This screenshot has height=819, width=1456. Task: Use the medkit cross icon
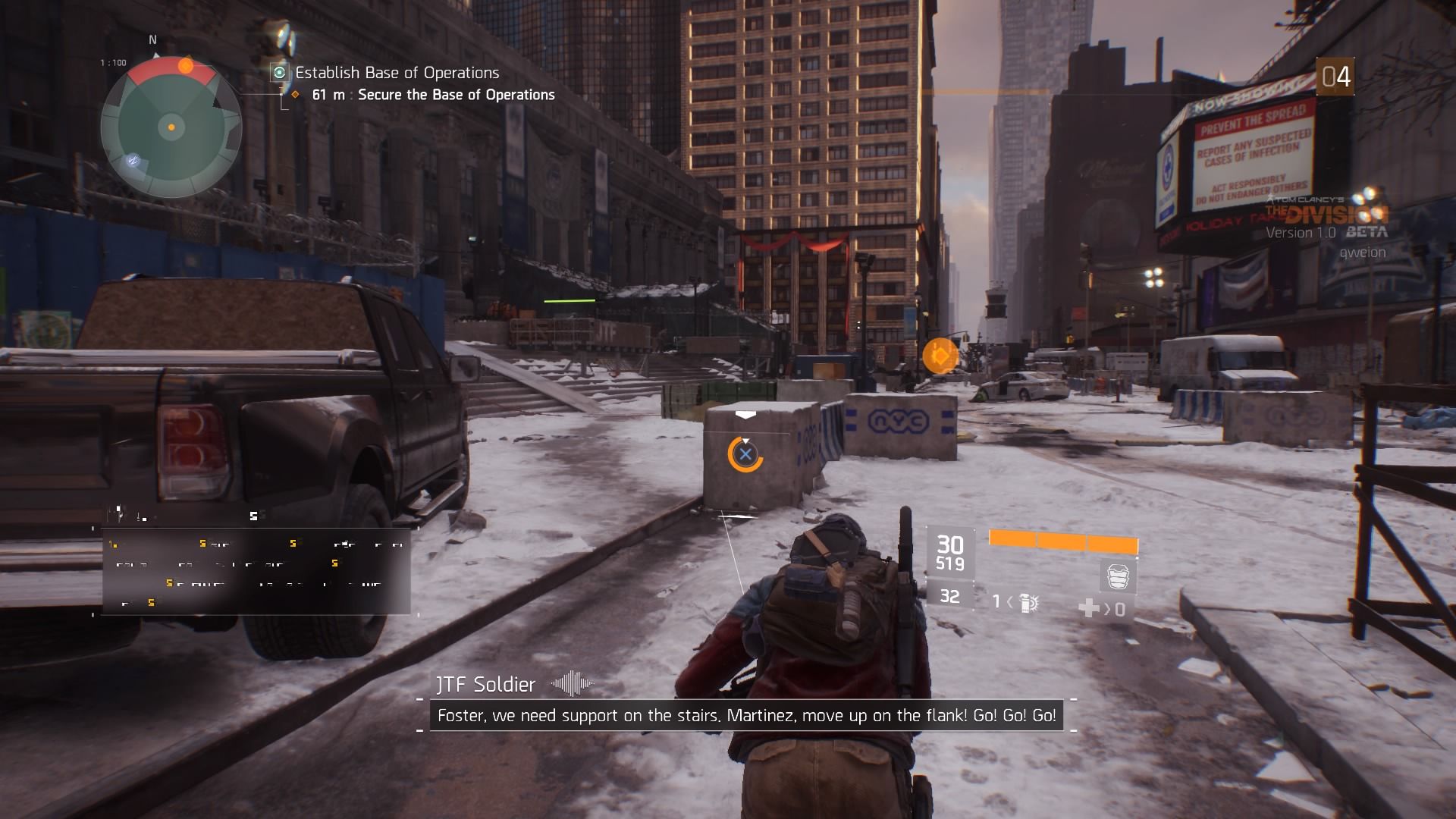tap(1089, 608)
